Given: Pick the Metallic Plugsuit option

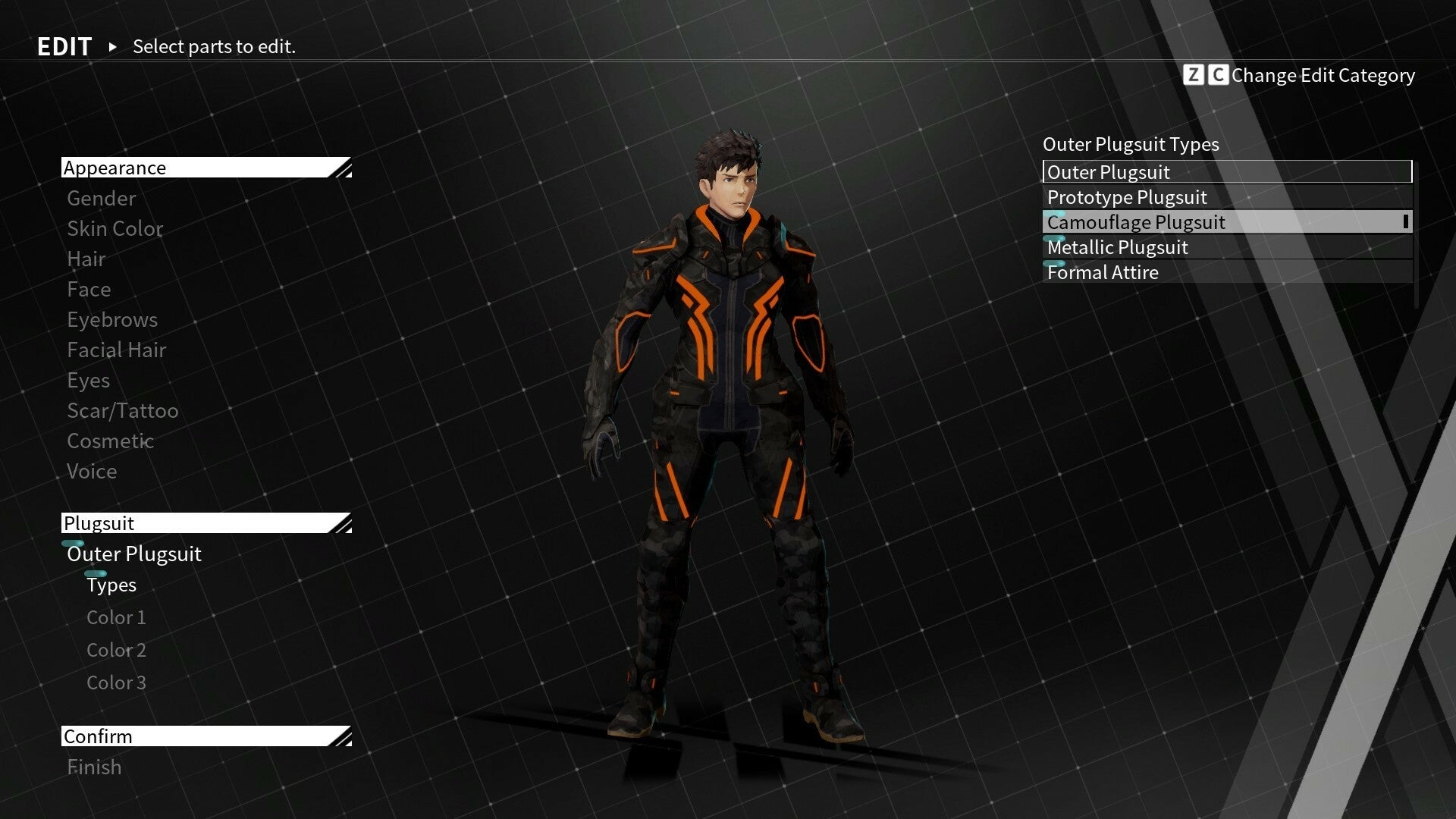Looking at the screenshot, I should coord(1117,247).
